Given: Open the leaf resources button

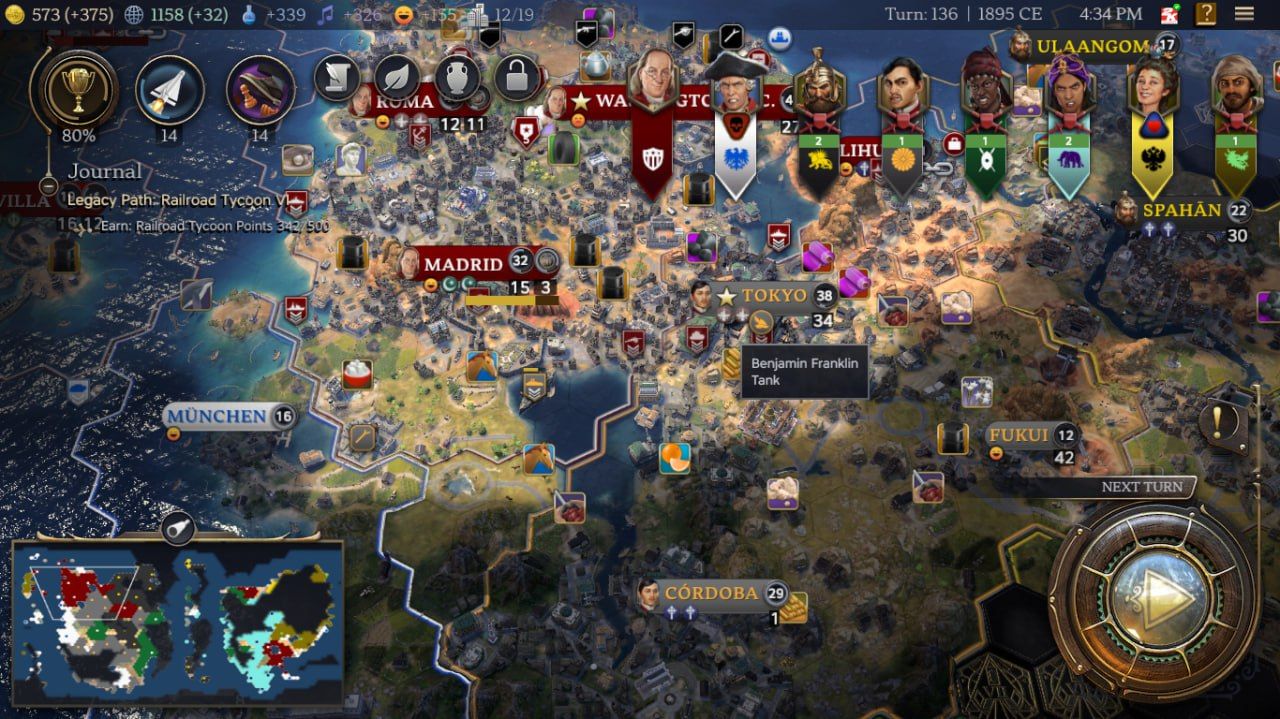Looking at the screenshot, I should 397,77.
